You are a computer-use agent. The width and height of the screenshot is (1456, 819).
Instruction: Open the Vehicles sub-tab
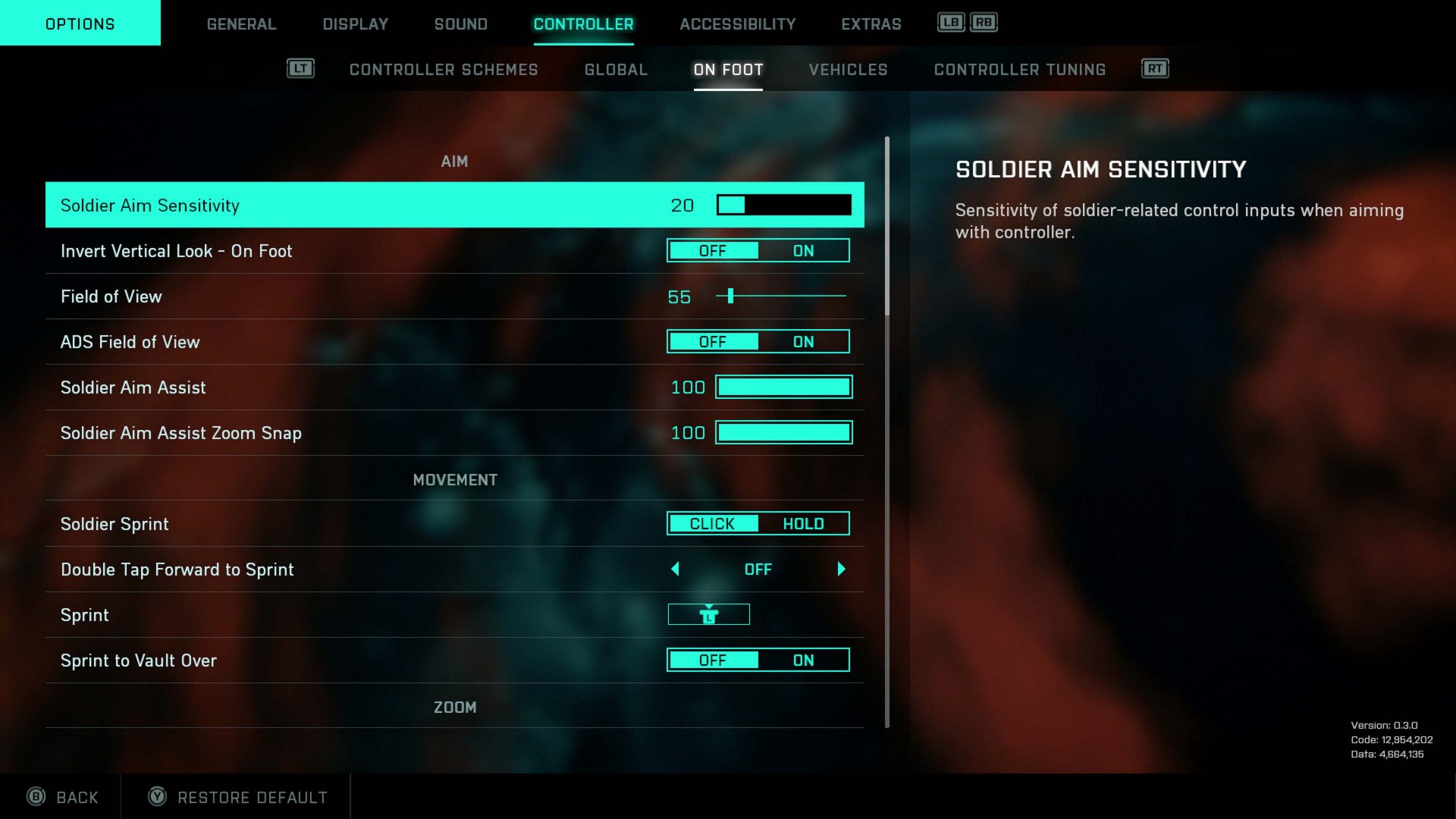(848, 70)
